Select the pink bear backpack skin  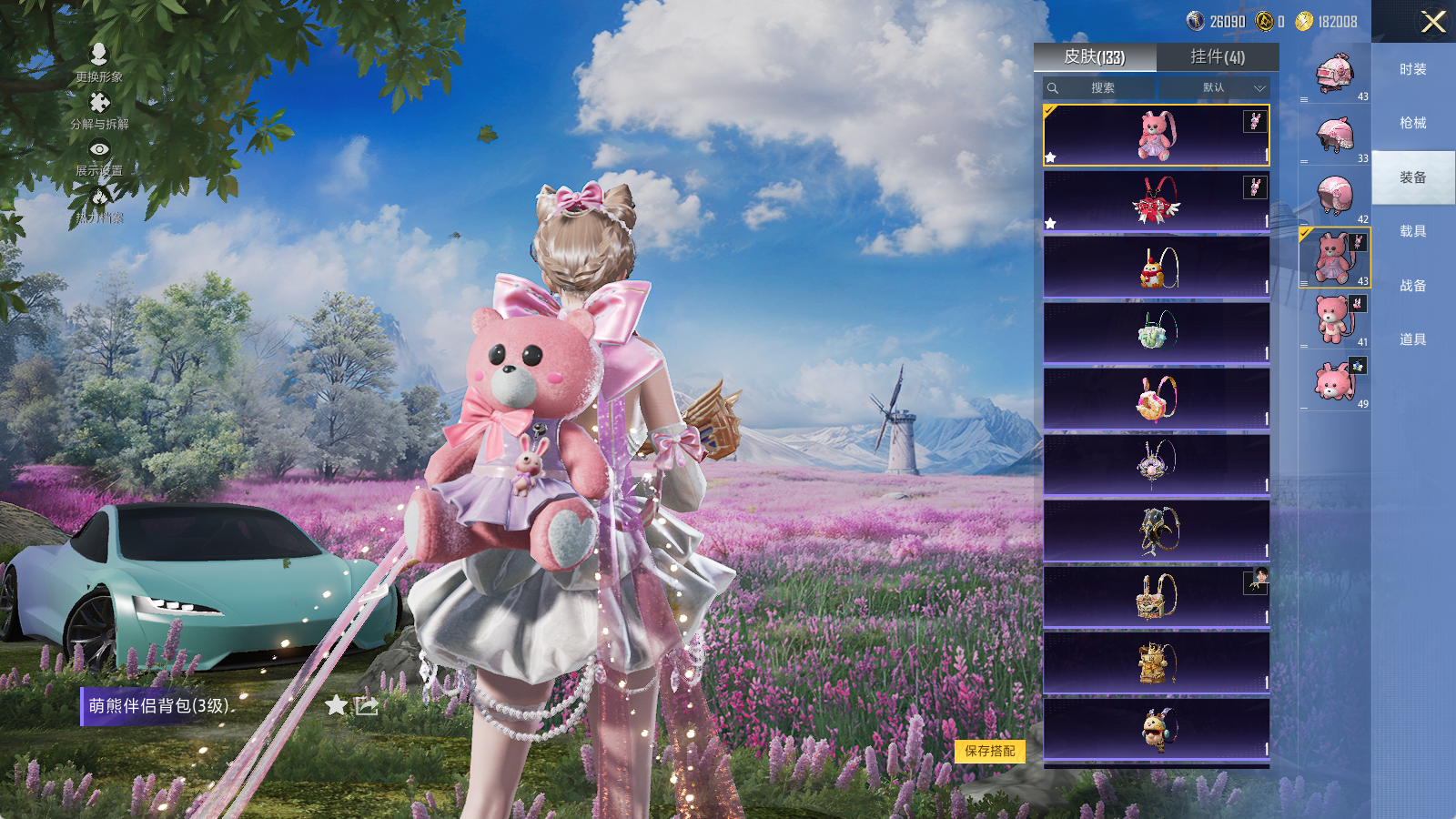(x=1157, y=136)
